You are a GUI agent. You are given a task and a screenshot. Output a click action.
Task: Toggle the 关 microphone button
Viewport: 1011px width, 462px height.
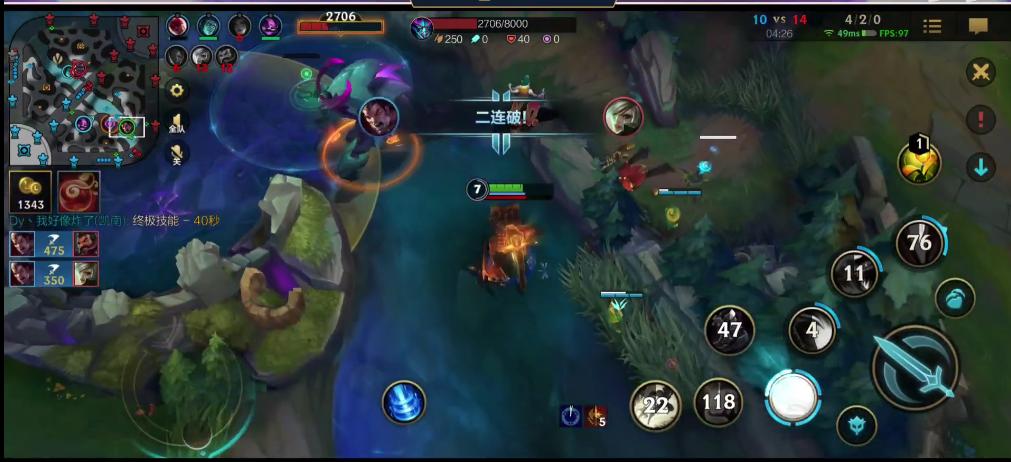(177, 153)
